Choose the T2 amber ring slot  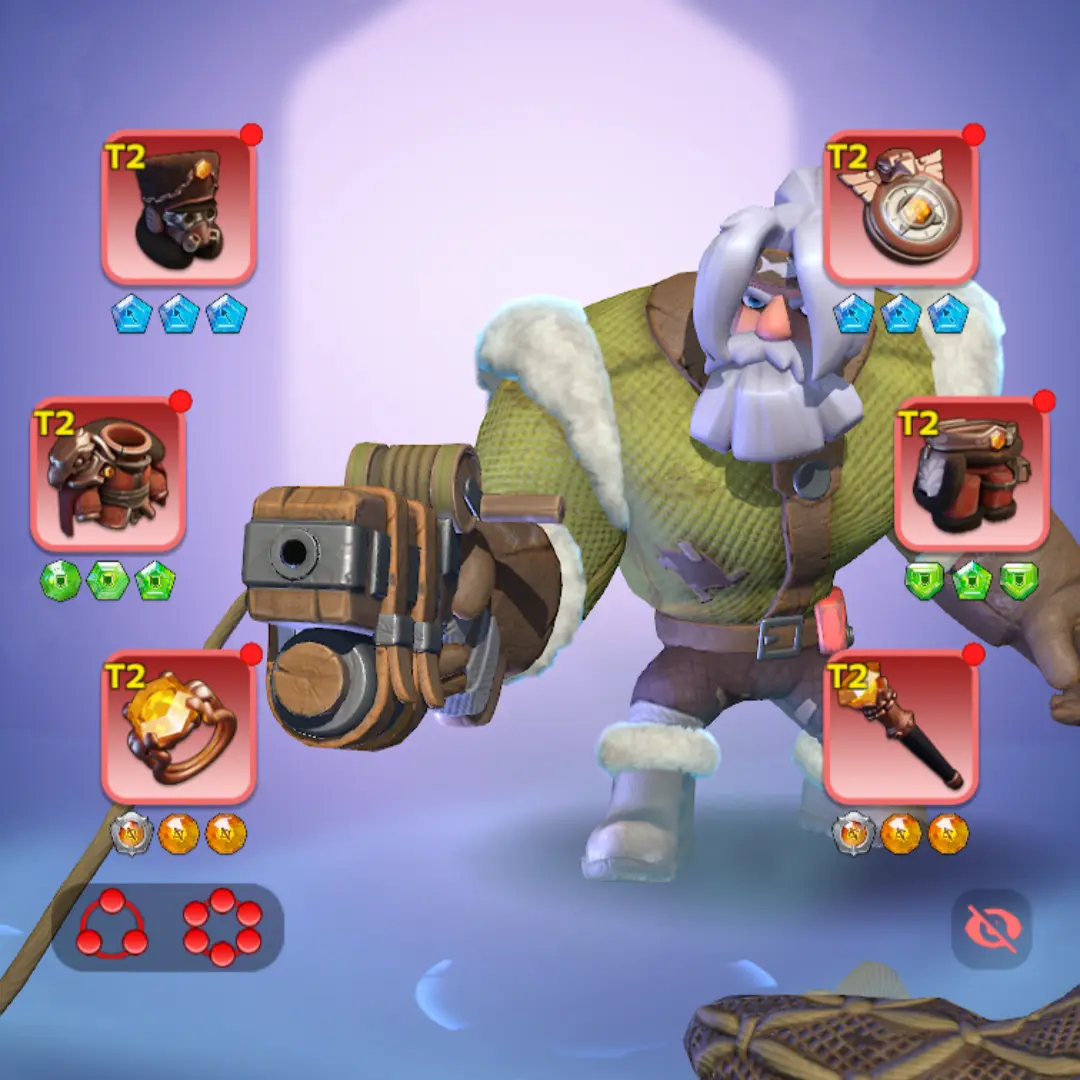[179, 727]
